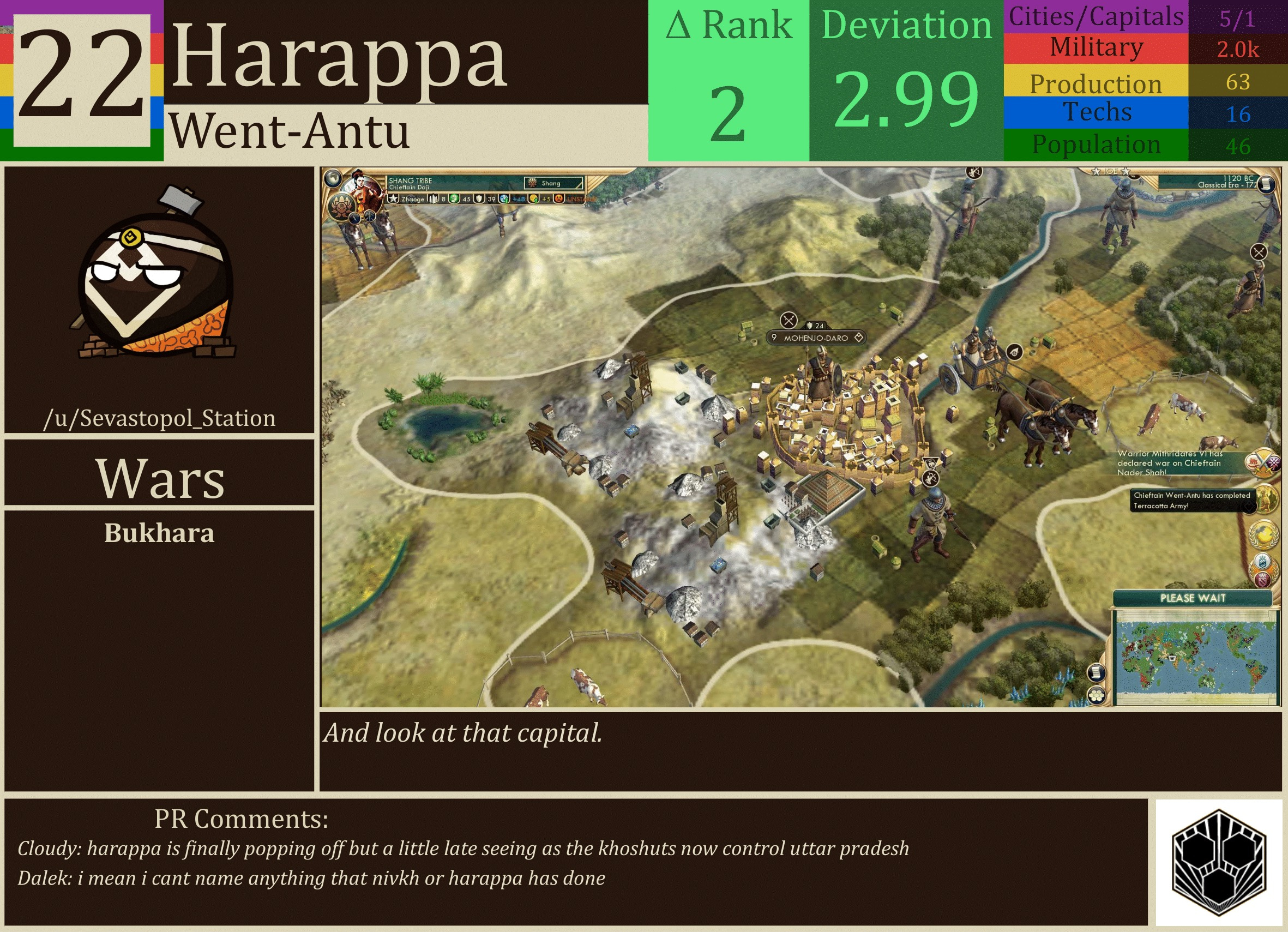The image size is (1288, 932).
Task: Click the /u/Sevastopol_Station username link
Action: 161,419
